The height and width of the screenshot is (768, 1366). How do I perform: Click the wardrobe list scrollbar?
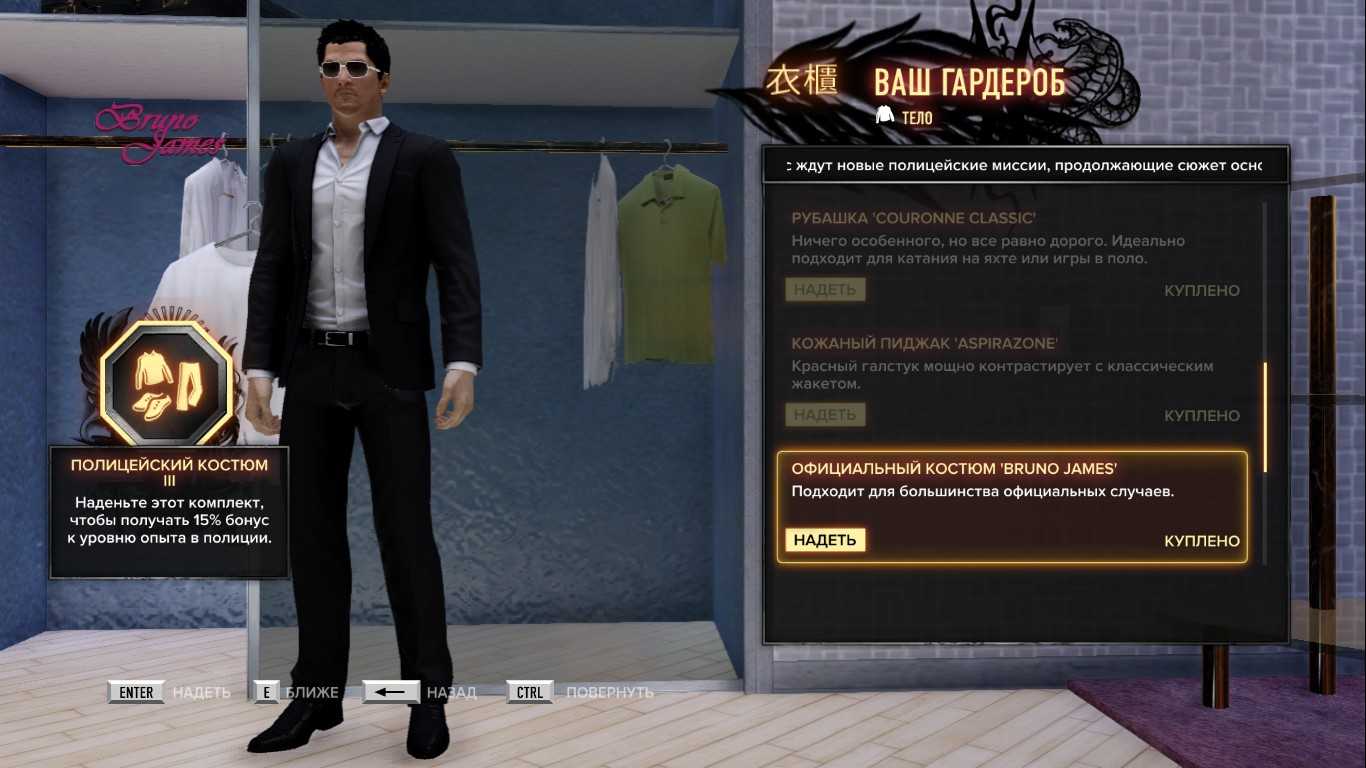[1265, 417]
